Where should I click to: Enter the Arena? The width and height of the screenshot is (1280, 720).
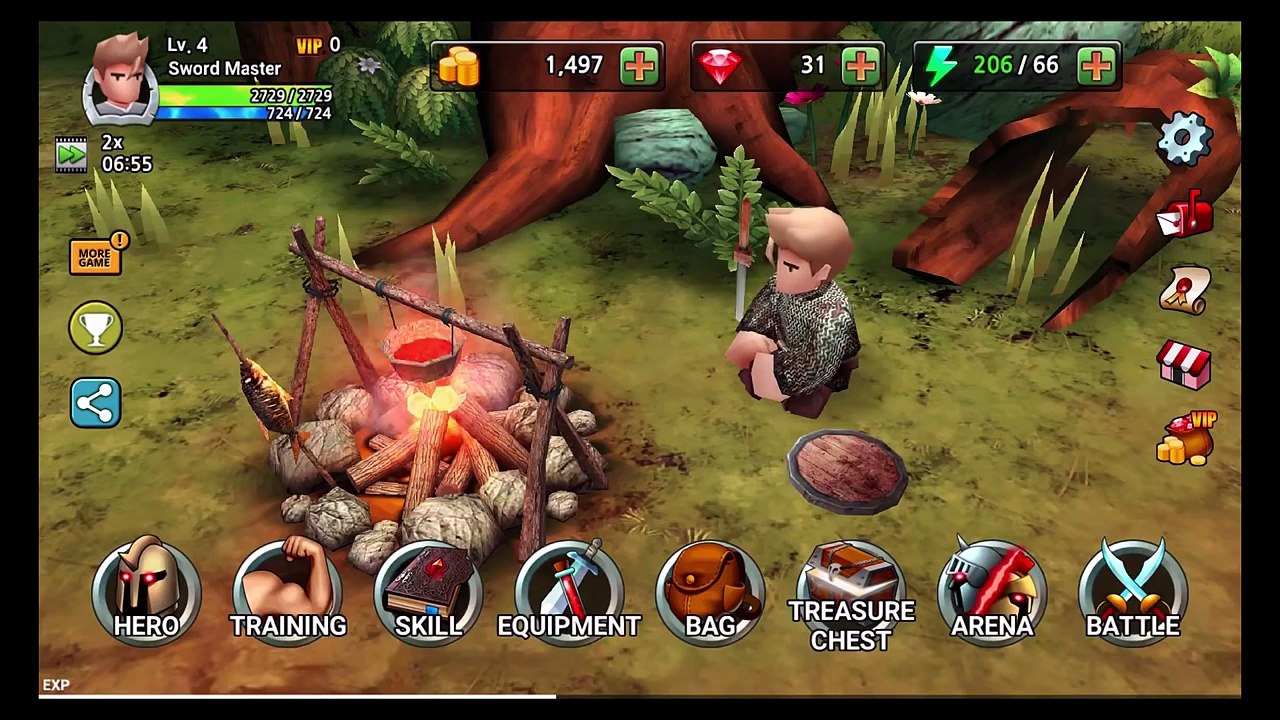[x=992, y=592]
